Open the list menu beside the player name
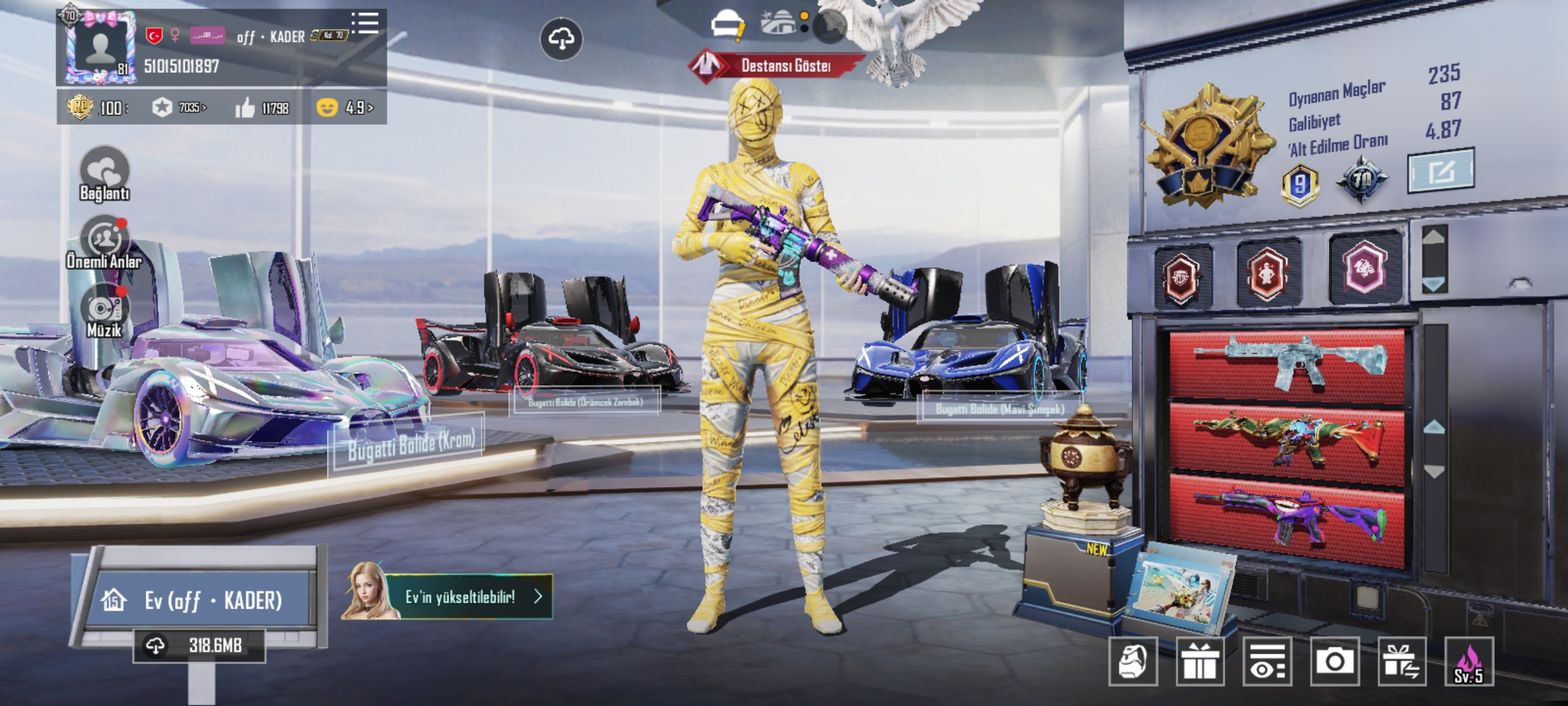The width and height of the screenshot is (1568, 706). click(365, 23)
